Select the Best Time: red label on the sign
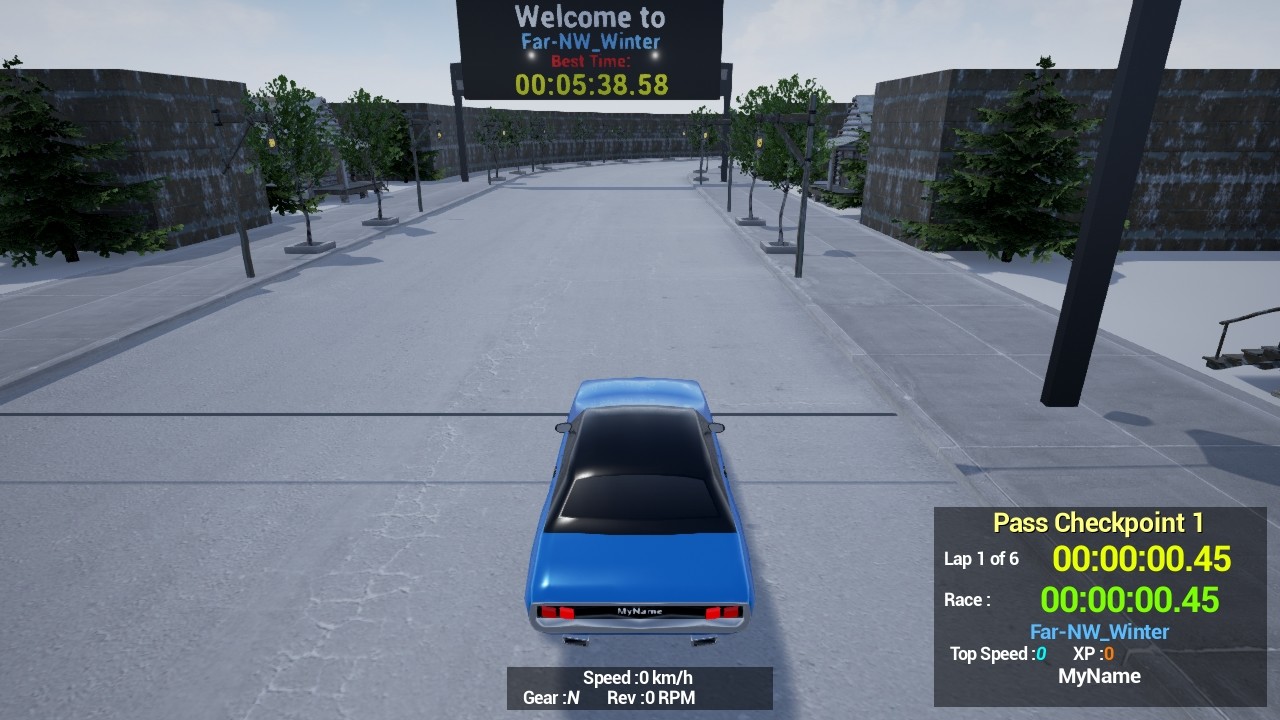This screenshot has width=1280, height=720. pos(589,60)
